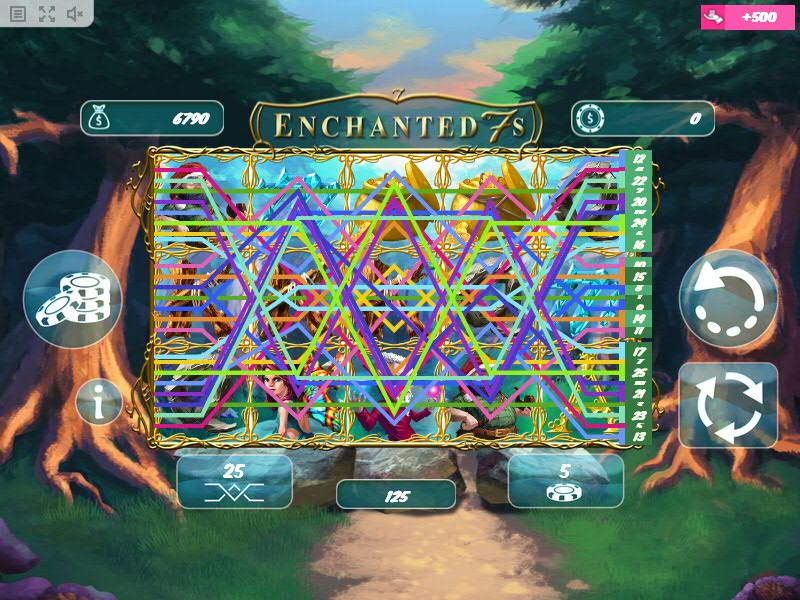
Task: Toggle the sound mute speaker
Action: (75, 14)
